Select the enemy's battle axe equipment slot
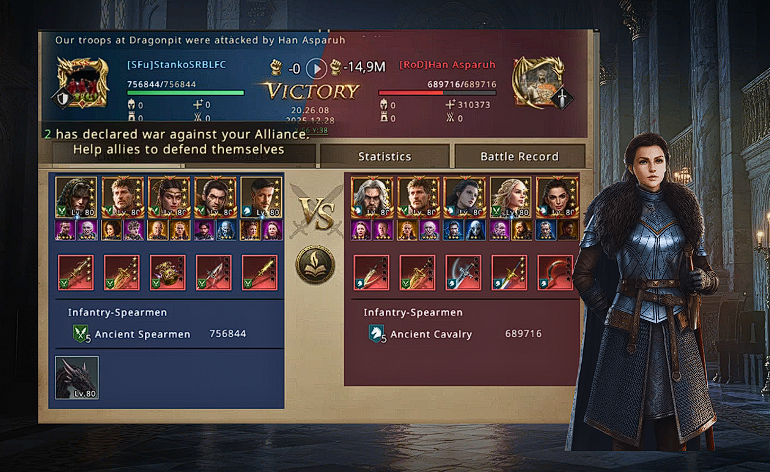Image resolution: width=770 pixels, height=472 pixels. [463, 272]
